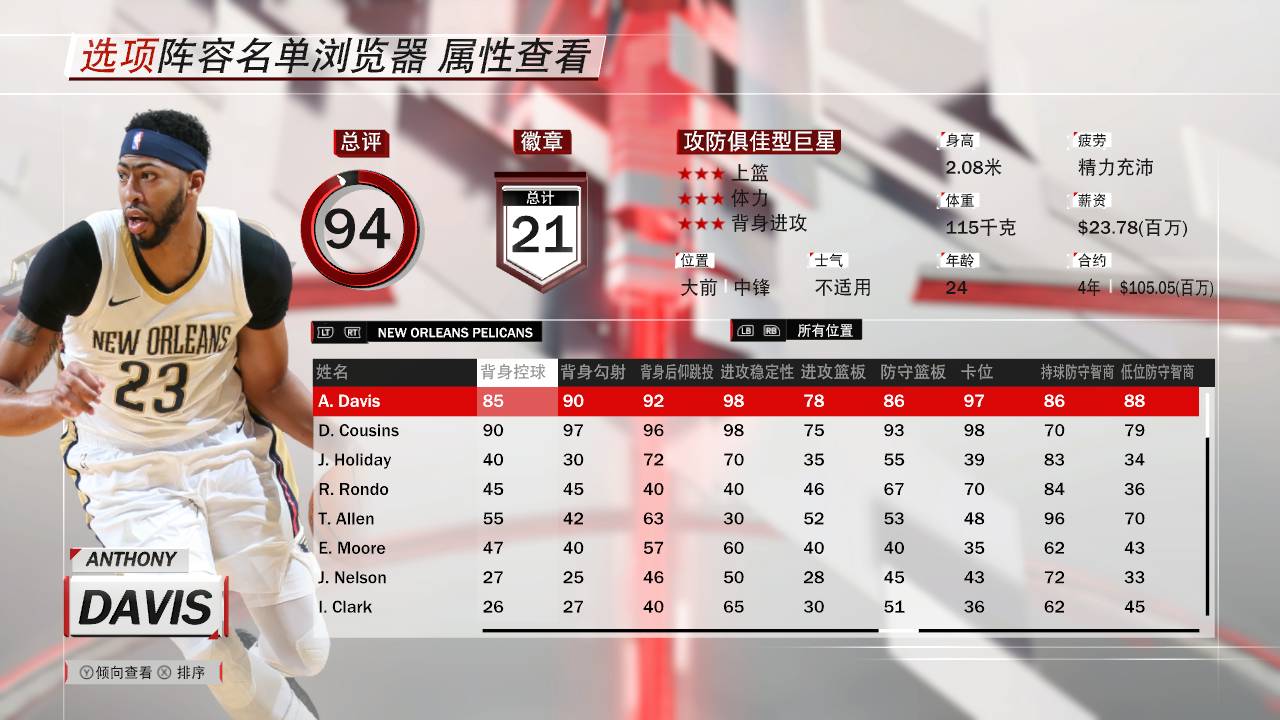Toggle 中锋 as the secondary position

(x=753, y=287)
